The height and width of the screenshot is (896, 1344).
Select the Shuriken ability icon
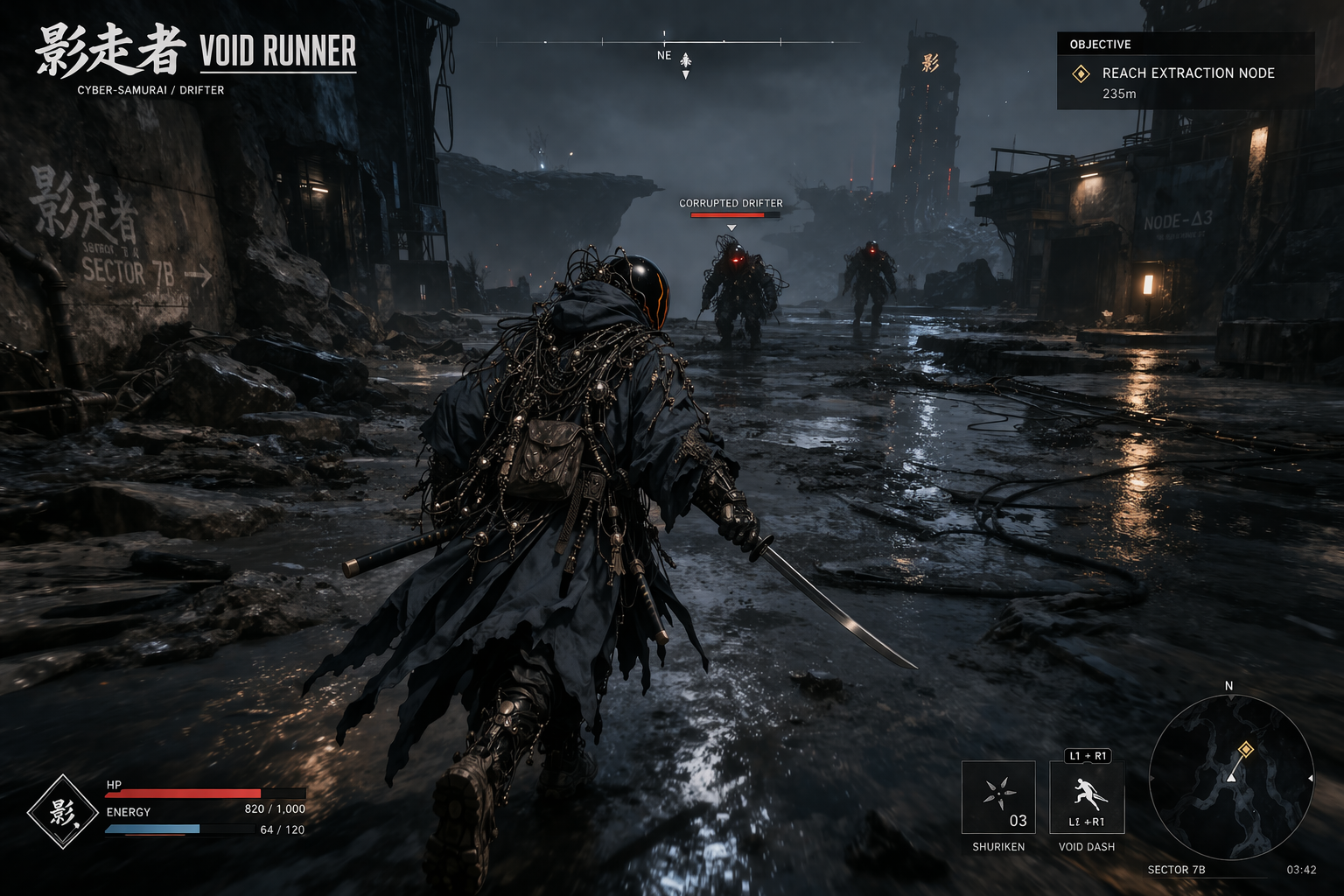[x=998, y=796]
